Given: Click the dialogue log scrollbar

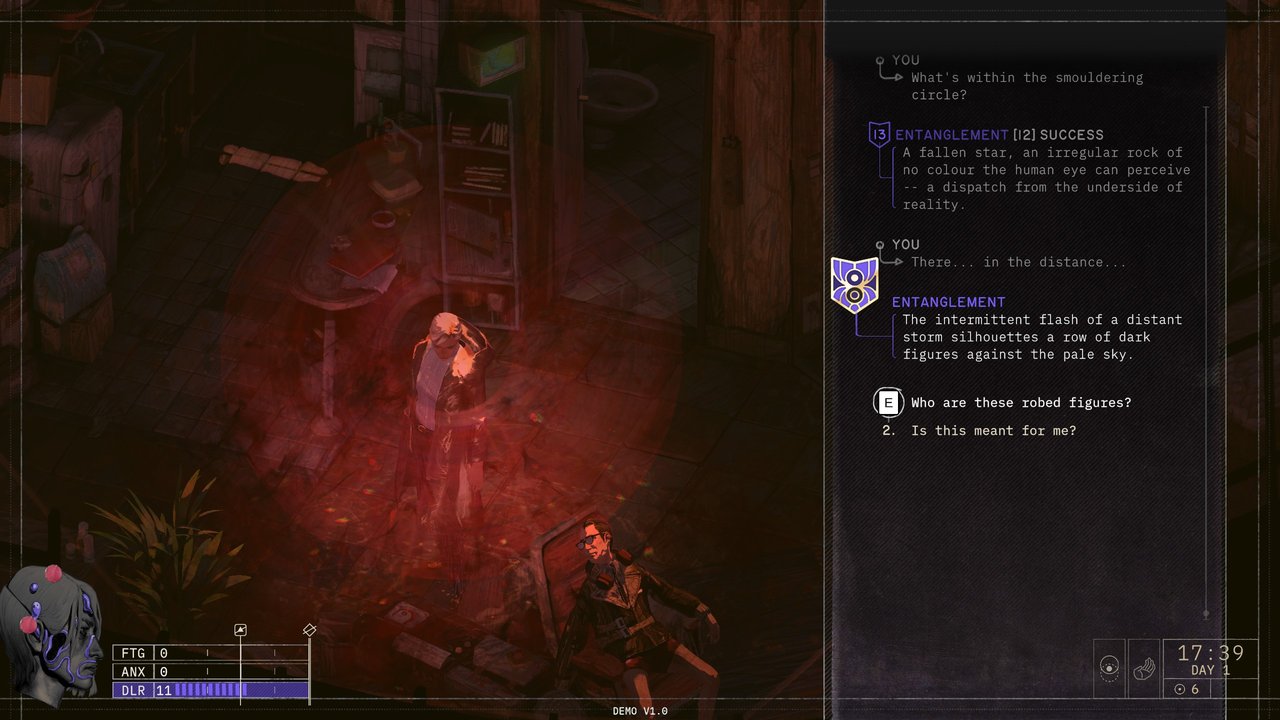Looking at the screenshot, I should [x=1206, y=360].
